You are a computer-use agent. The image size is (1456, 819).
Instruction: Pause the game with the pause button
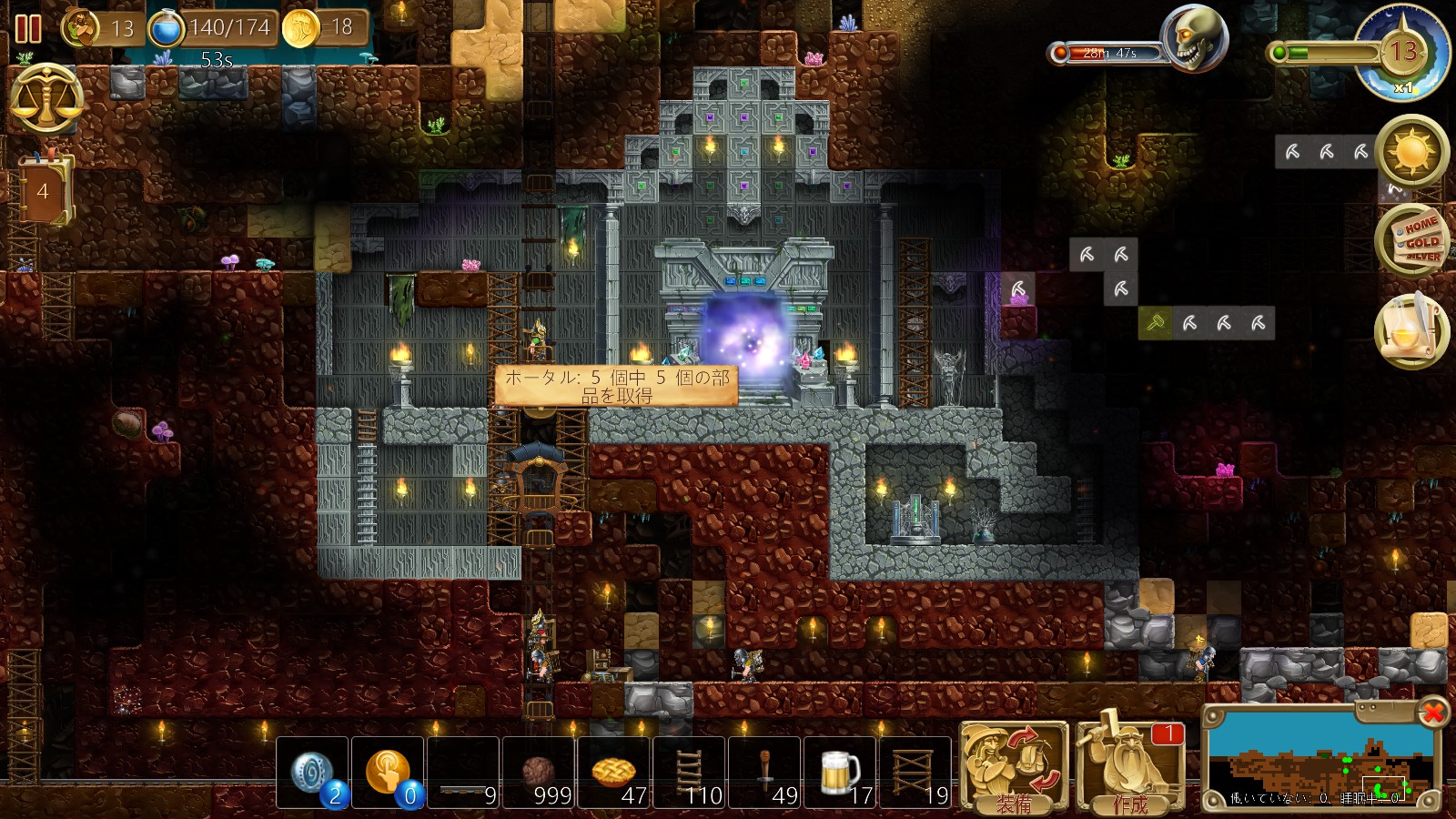click(28, 29)
